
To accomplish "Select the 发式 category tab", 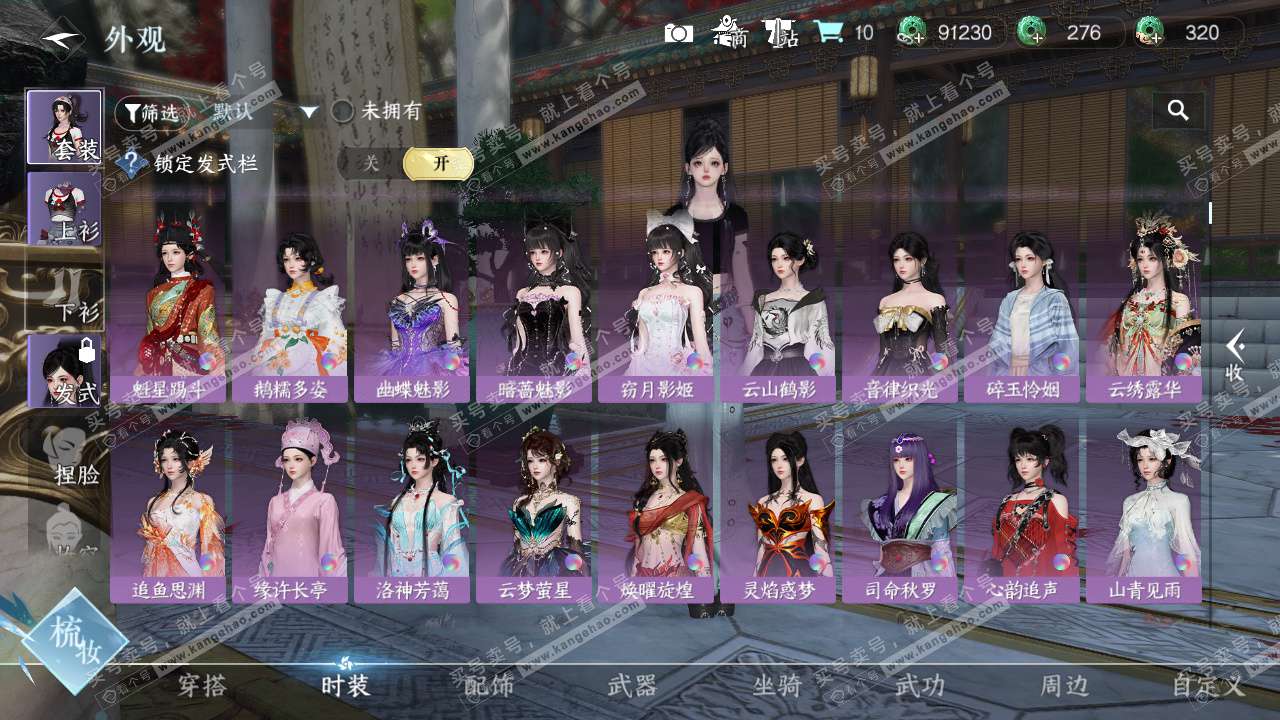I will [64, 370].
